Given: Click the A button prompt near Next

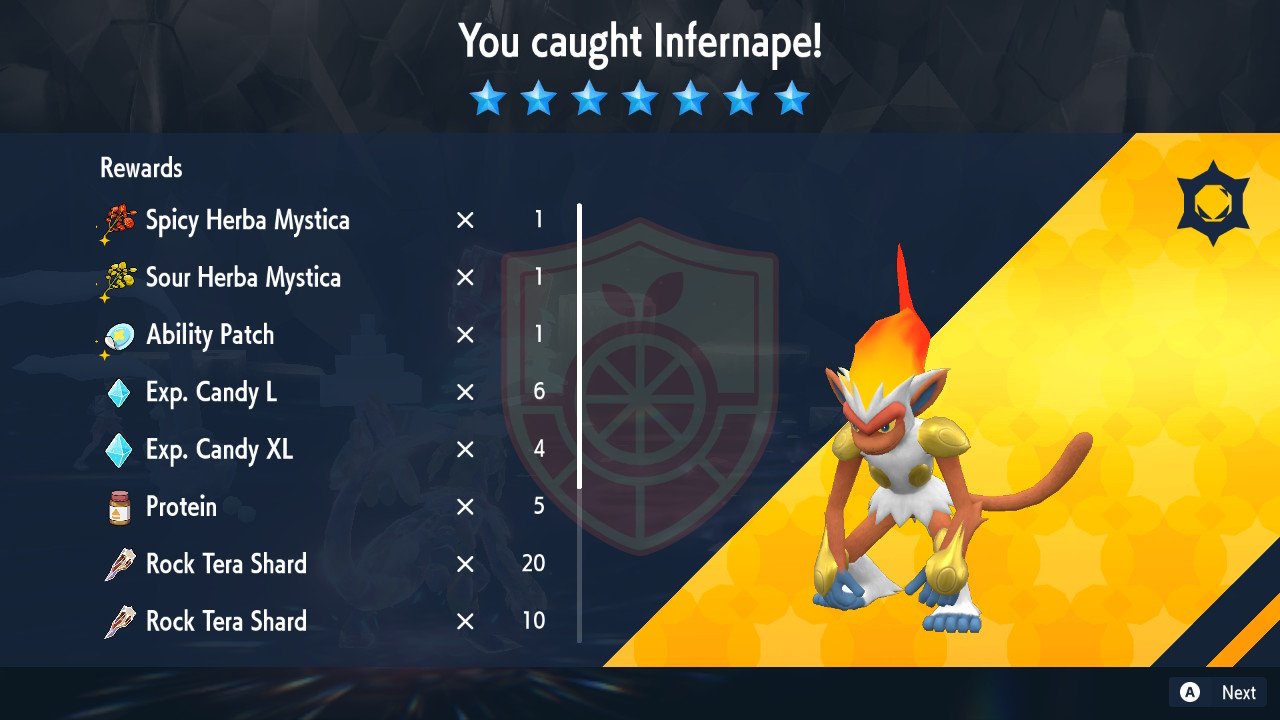Looking at the screenshot, I should point(1189,691).
